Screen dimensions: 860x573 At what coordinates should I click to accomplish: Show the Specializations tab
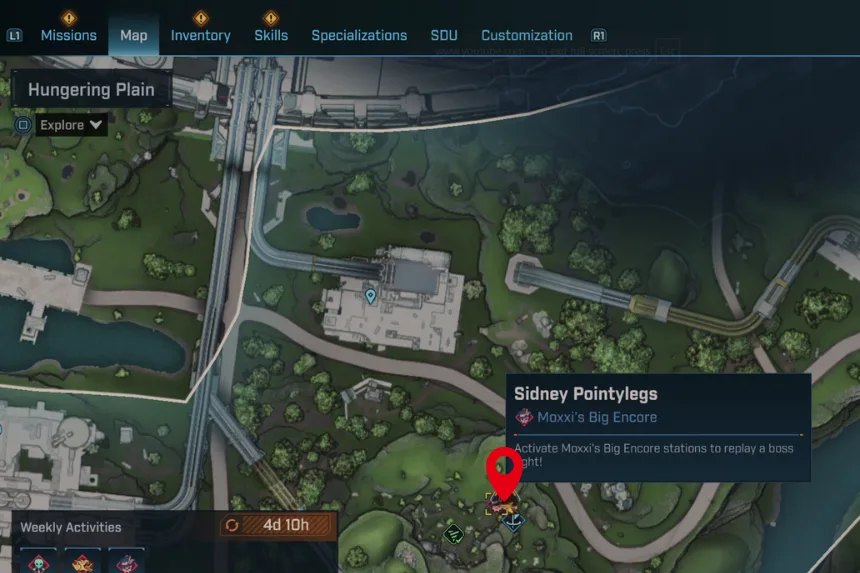(359, 35)
